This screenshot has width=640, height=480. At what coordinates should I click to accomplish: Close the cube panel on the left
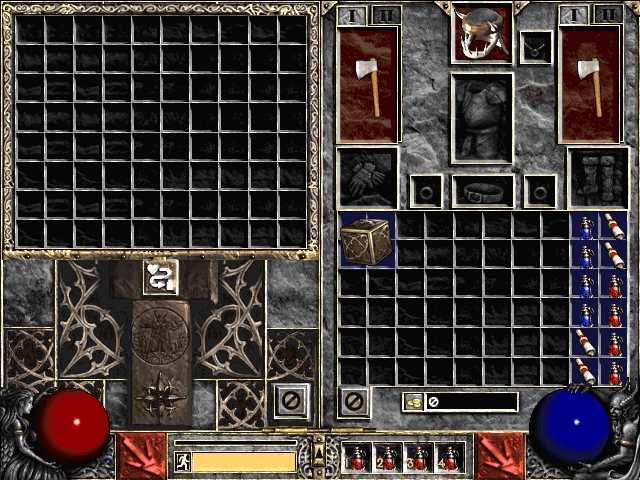coord(288,401)
